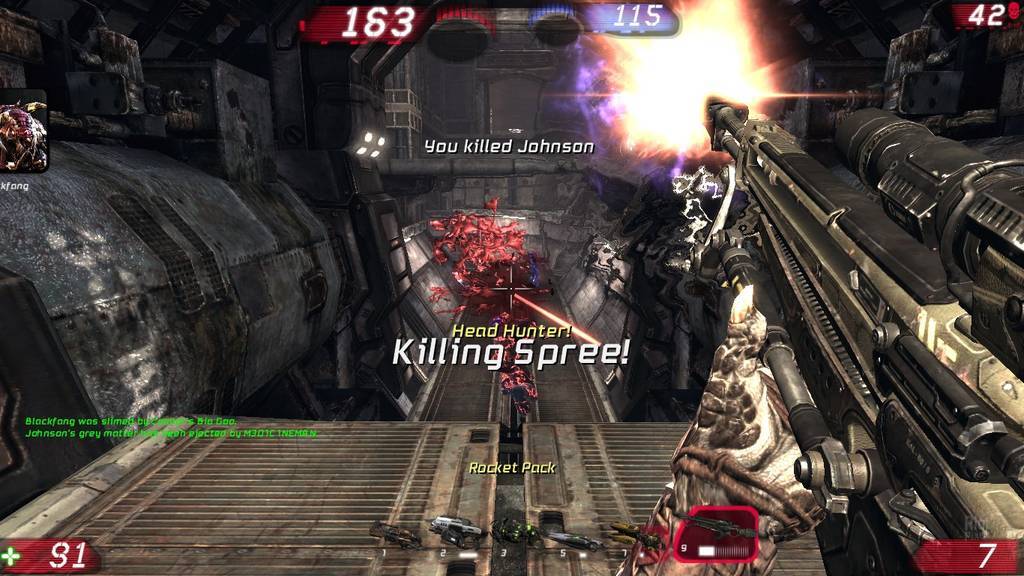Click the Blackfang character portrait
The height and width of the screenshot is (576, 1024).
(22, 133)
